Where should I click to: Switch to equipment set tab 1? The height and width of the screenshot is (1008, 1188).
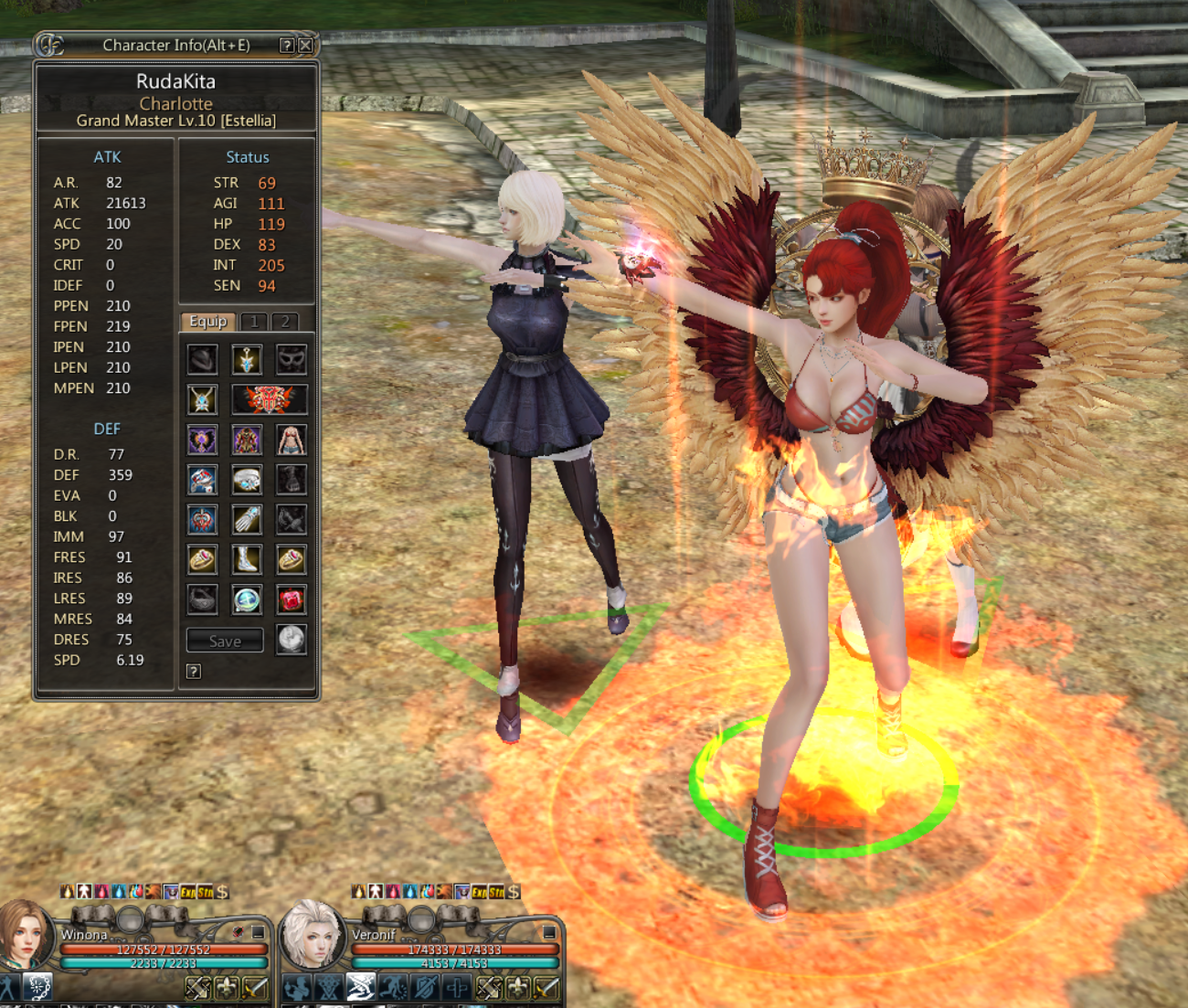[x=254, y=322]
